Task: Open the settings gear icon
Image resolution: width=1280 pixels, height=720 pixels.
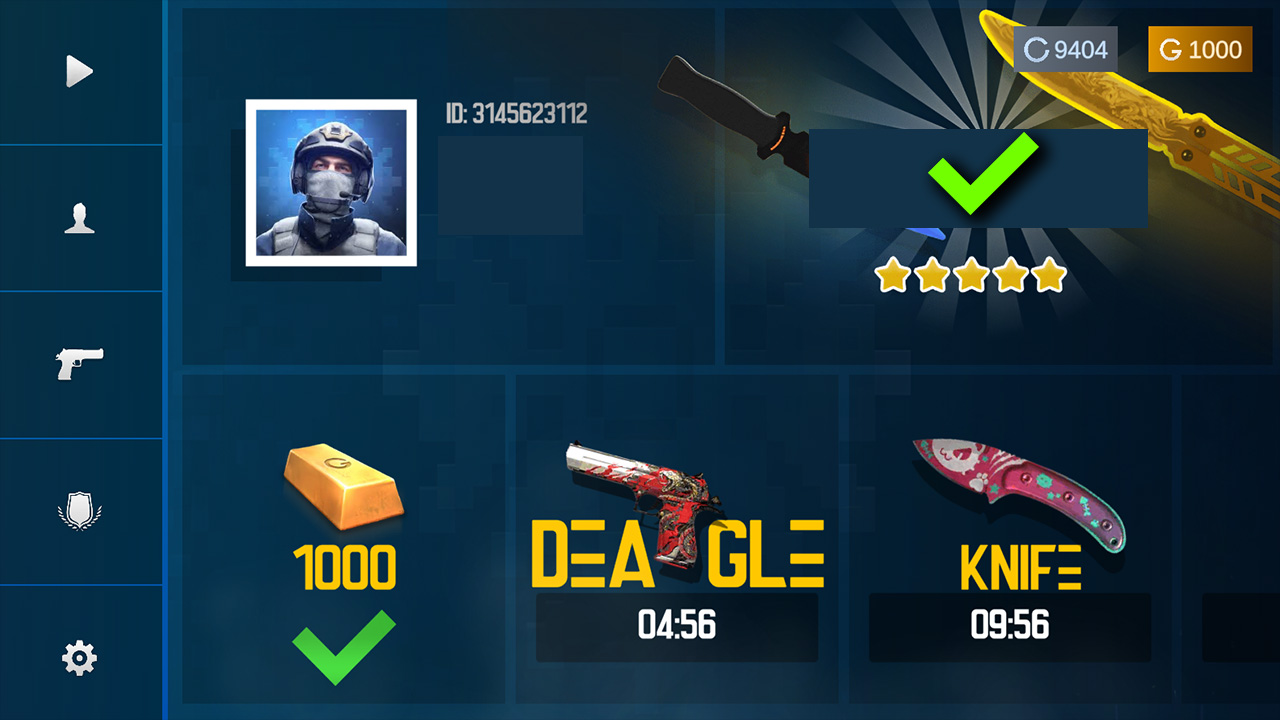Action: point(78,657)
